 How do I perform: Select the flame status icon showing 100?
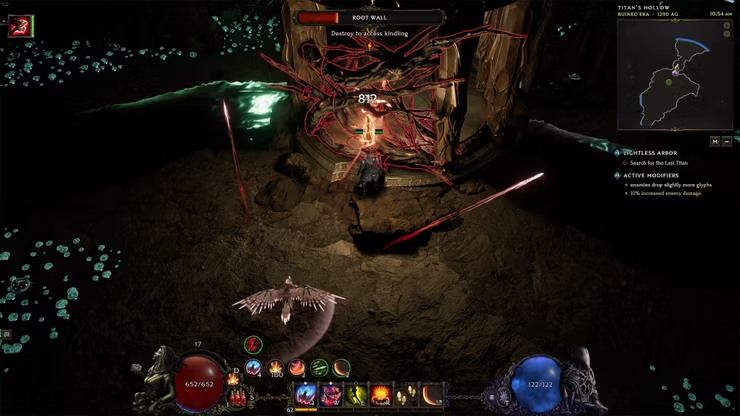[275, 368]
